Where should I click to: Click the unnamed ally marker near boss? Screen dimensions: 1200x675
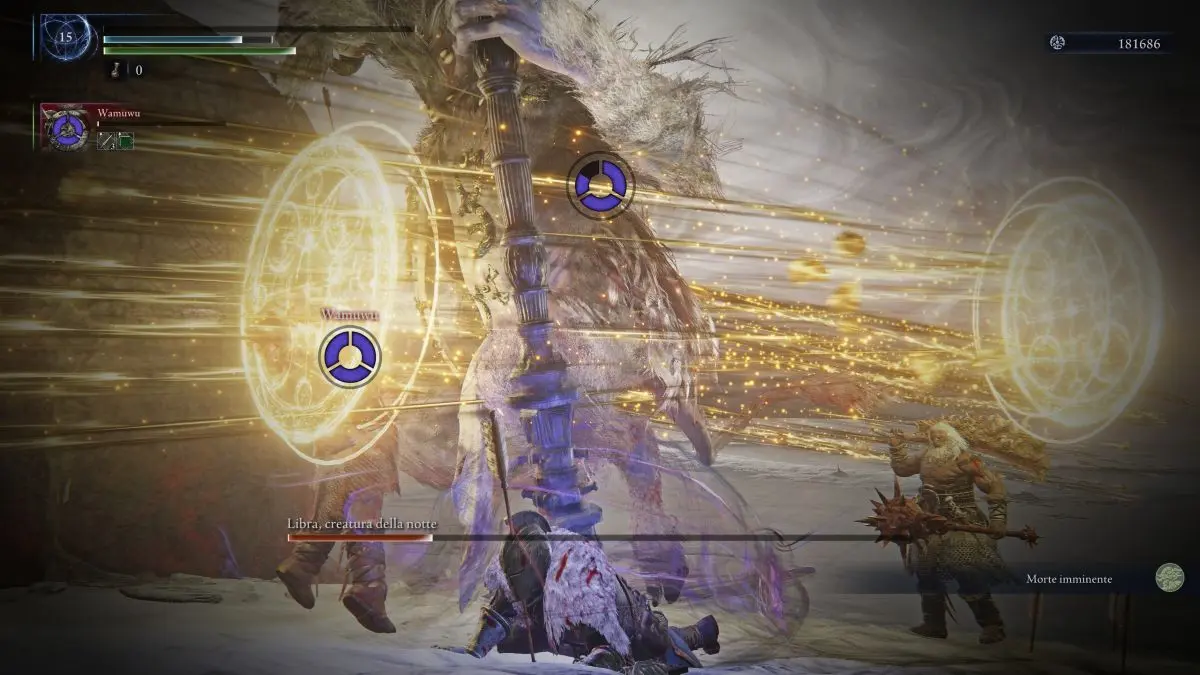[x=600, y=183]
